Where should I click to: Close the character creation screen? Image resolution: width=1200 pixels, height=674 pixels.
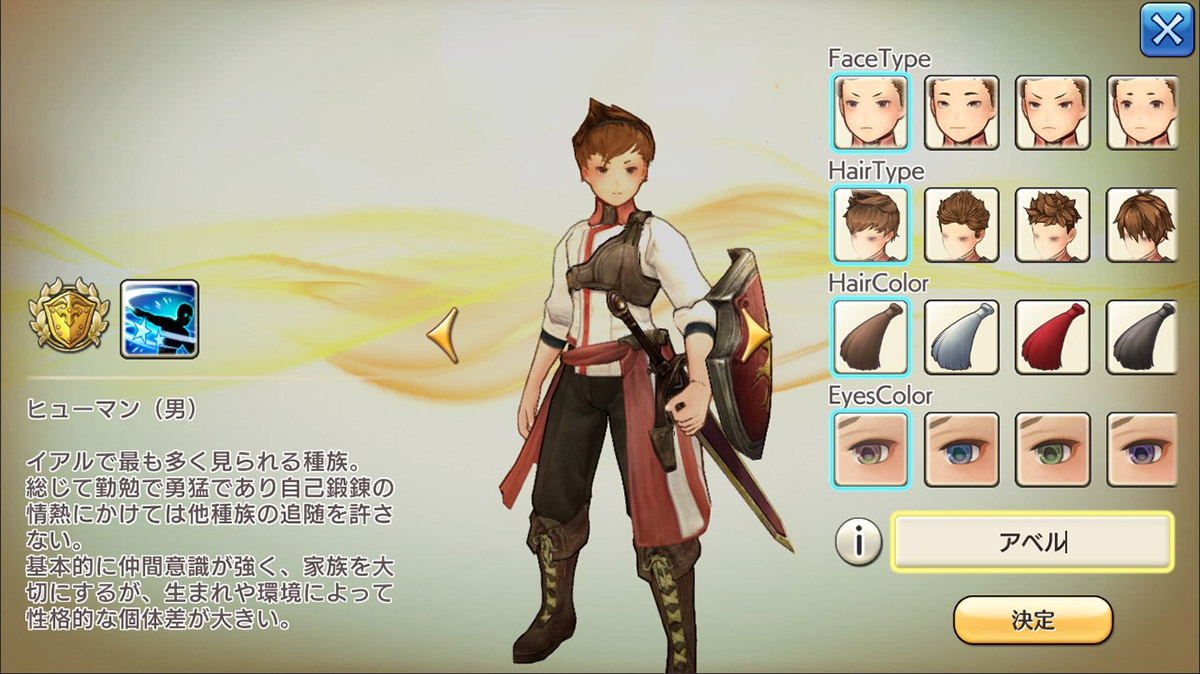tap(1166, 32)
